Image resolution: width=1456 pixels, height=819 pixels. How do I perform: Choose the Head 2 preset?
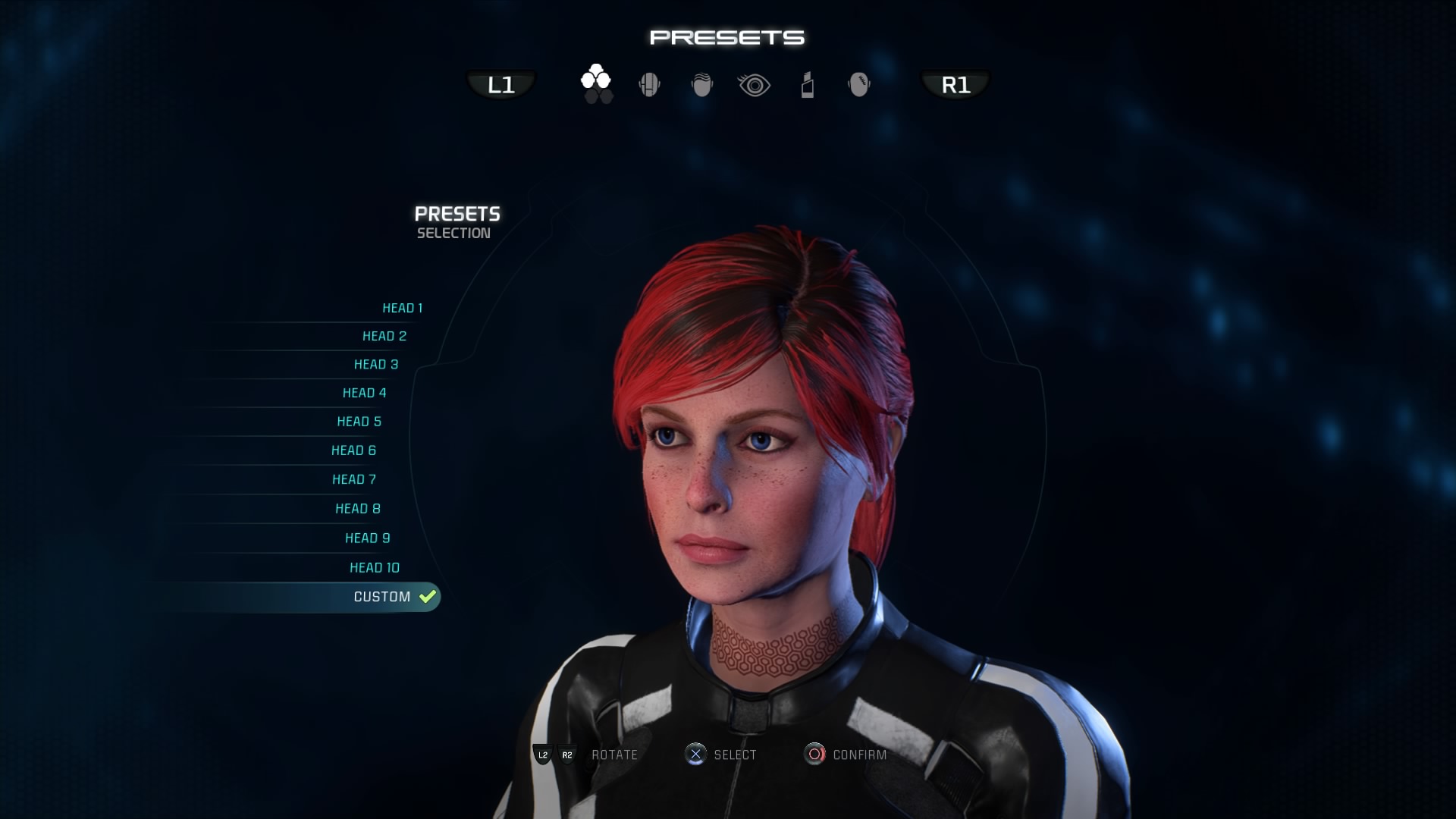point(384,336)
